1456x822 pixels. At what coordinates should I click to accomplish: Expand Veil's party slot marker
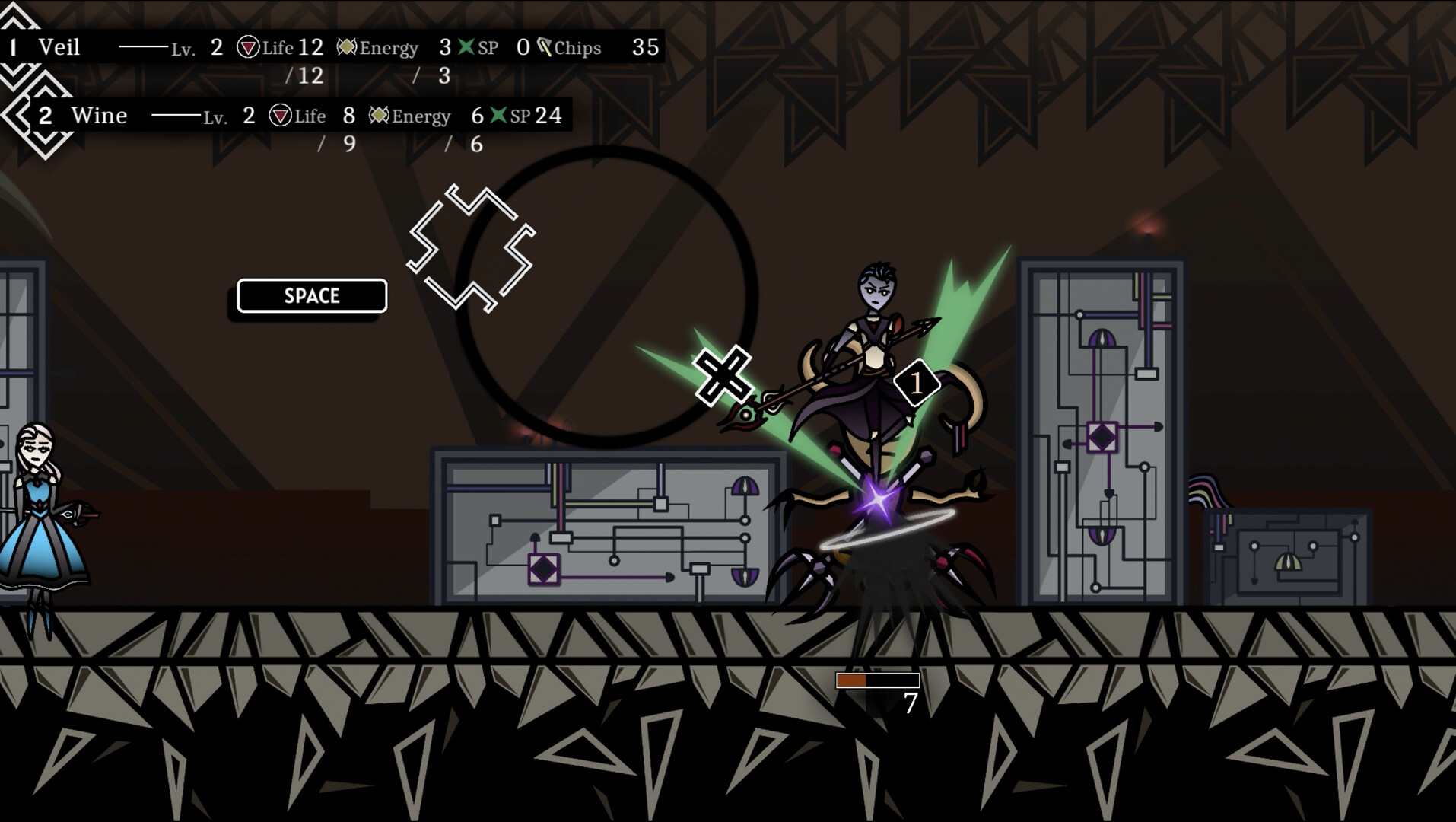(15, 47)
